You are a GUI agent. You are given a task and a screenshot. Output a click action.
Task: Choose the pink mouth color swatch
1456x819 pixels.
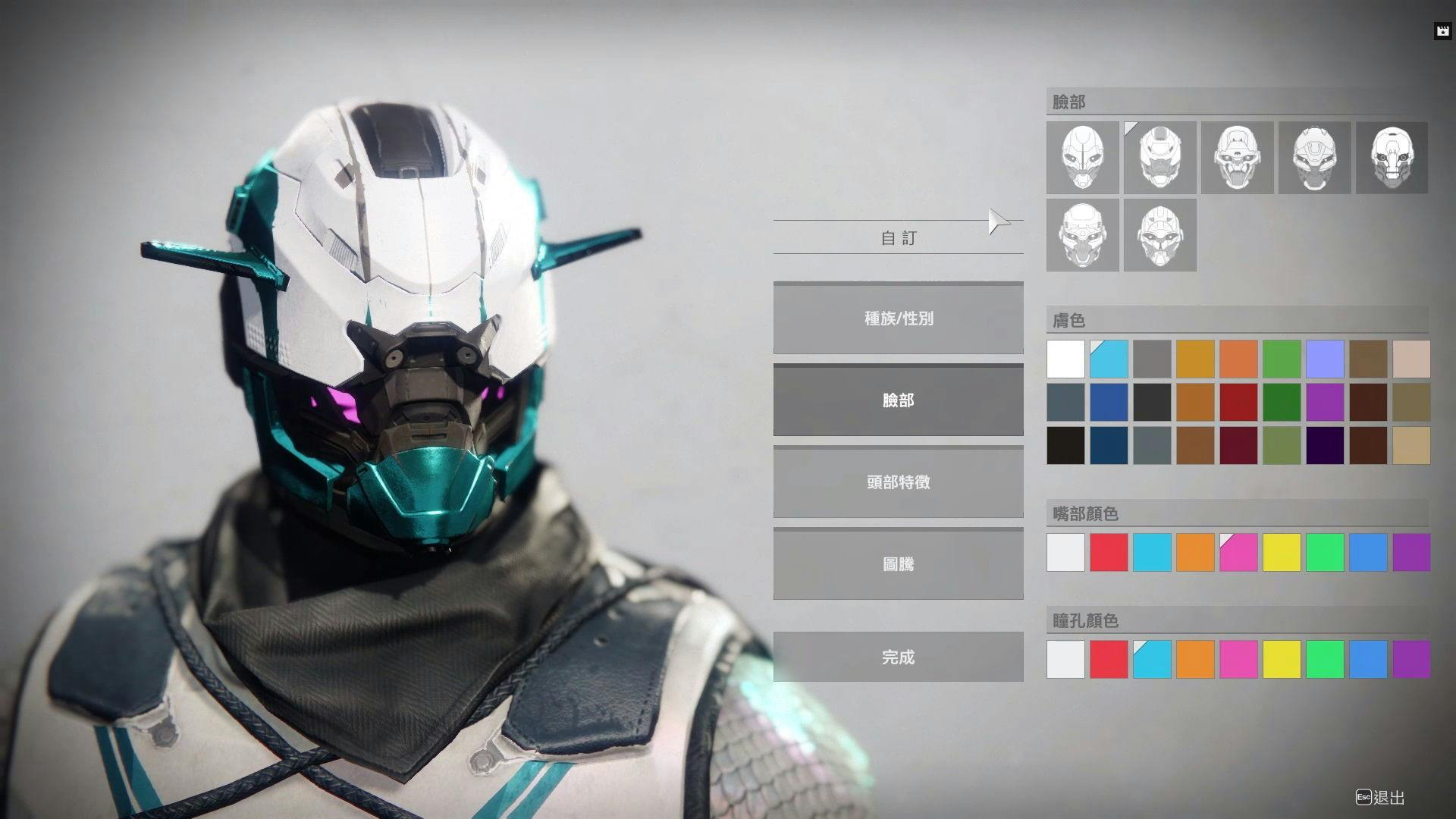pyautogui.click(x=1238, y=552)
